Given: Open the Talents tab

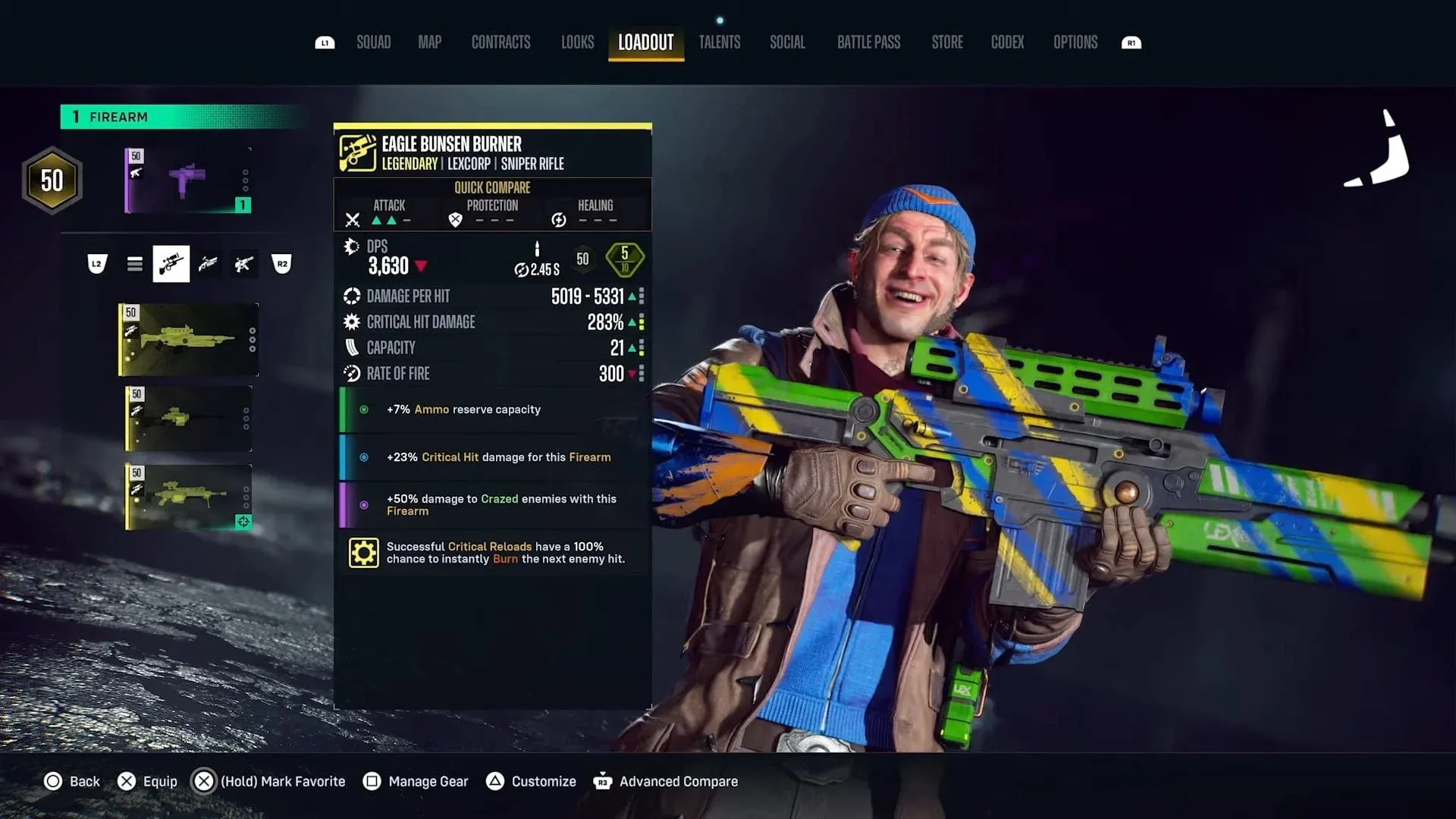Looking at the screenshot, I should (719, 42).
